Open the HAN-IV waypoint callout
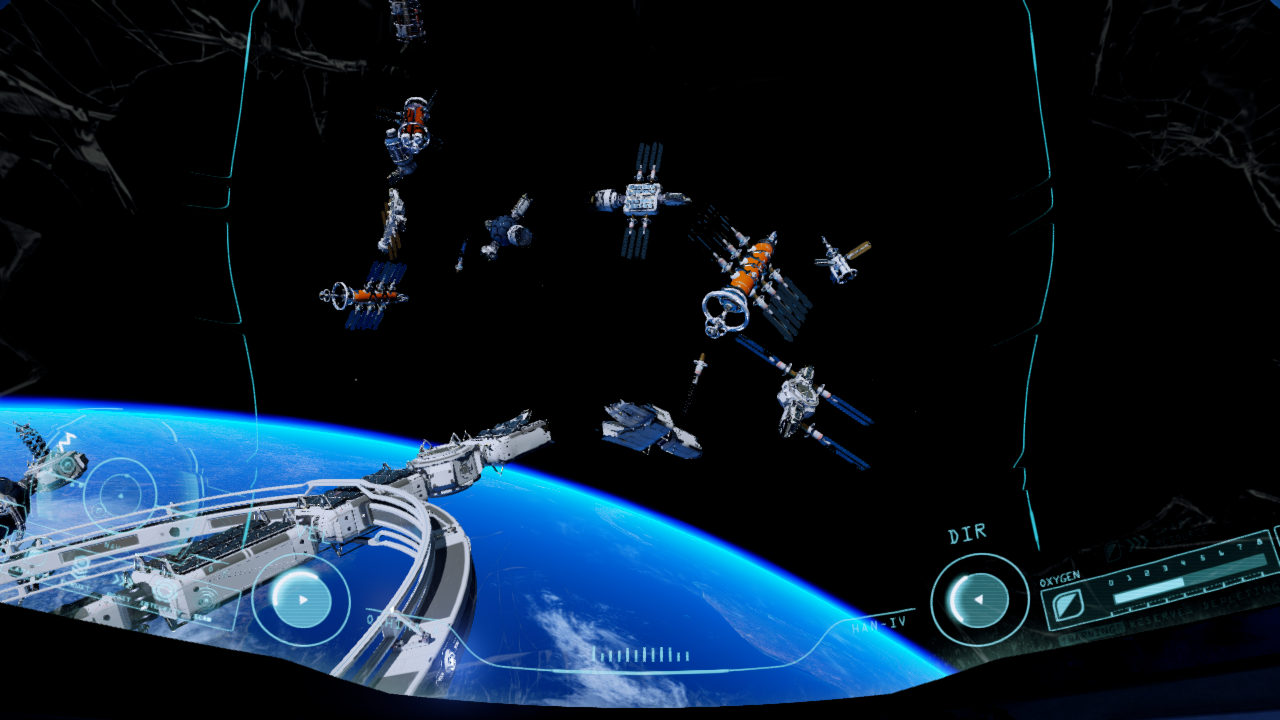This screenshot has height=720, width=1280. tap(878, 624)
